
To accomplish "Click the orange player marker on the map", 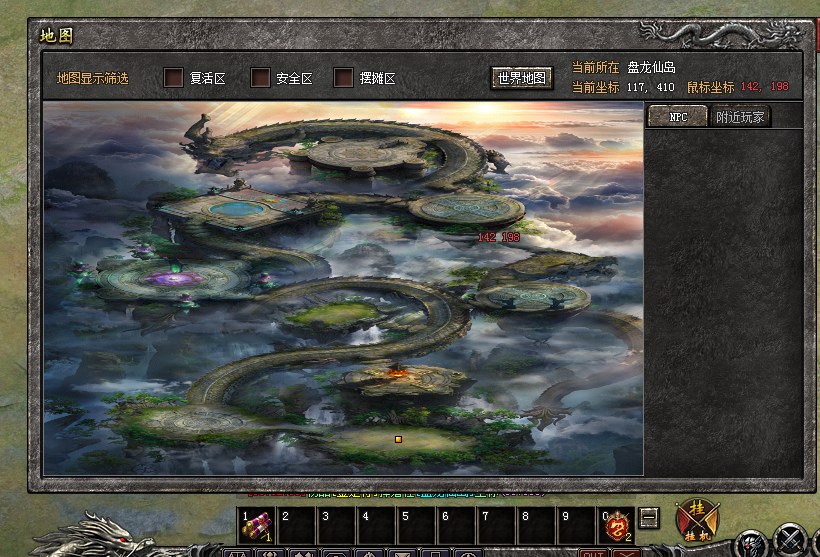I will click(398, 439).
